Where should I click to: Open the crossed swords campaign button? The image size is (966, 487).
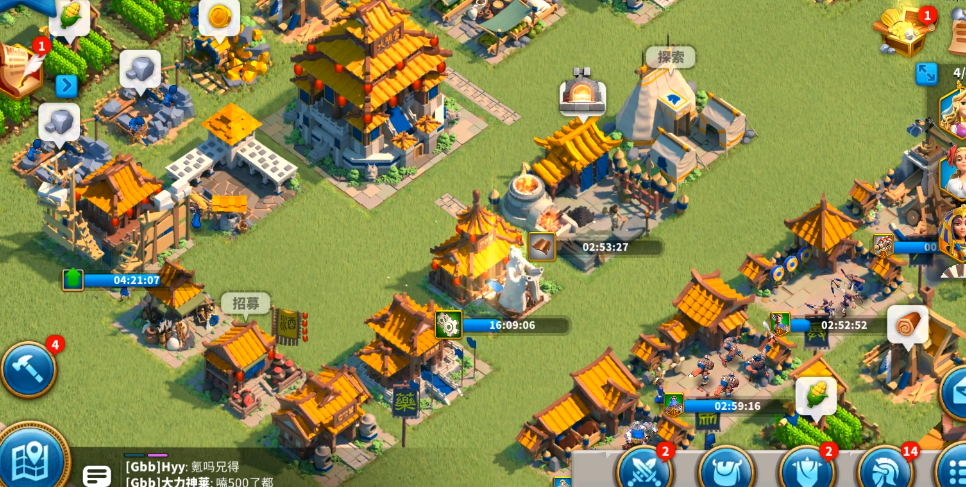click(643, 470)
